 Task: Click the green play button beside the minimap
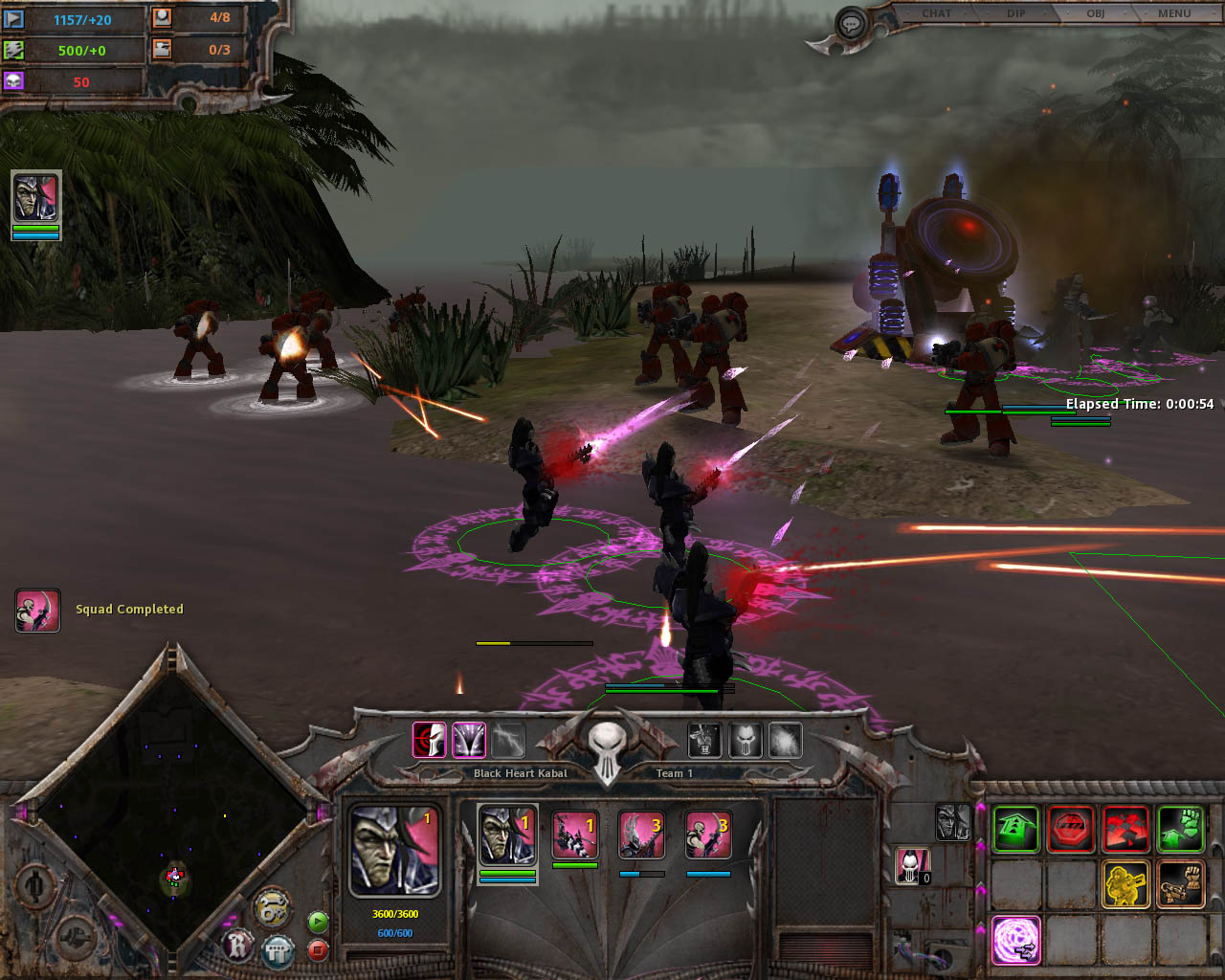point(318,922)
